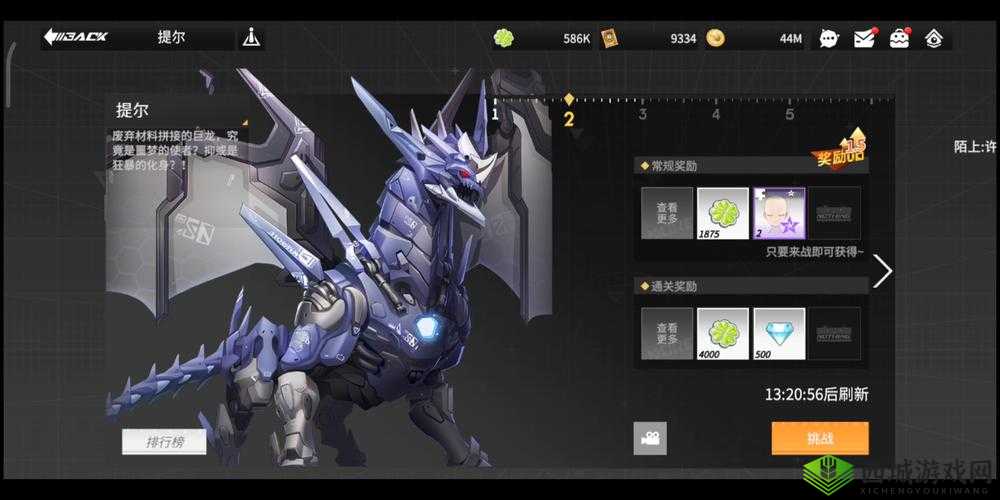View more under 常规奖励 rewards
The height and width of the screenshot is (500, 1000).
click(667, 213)
